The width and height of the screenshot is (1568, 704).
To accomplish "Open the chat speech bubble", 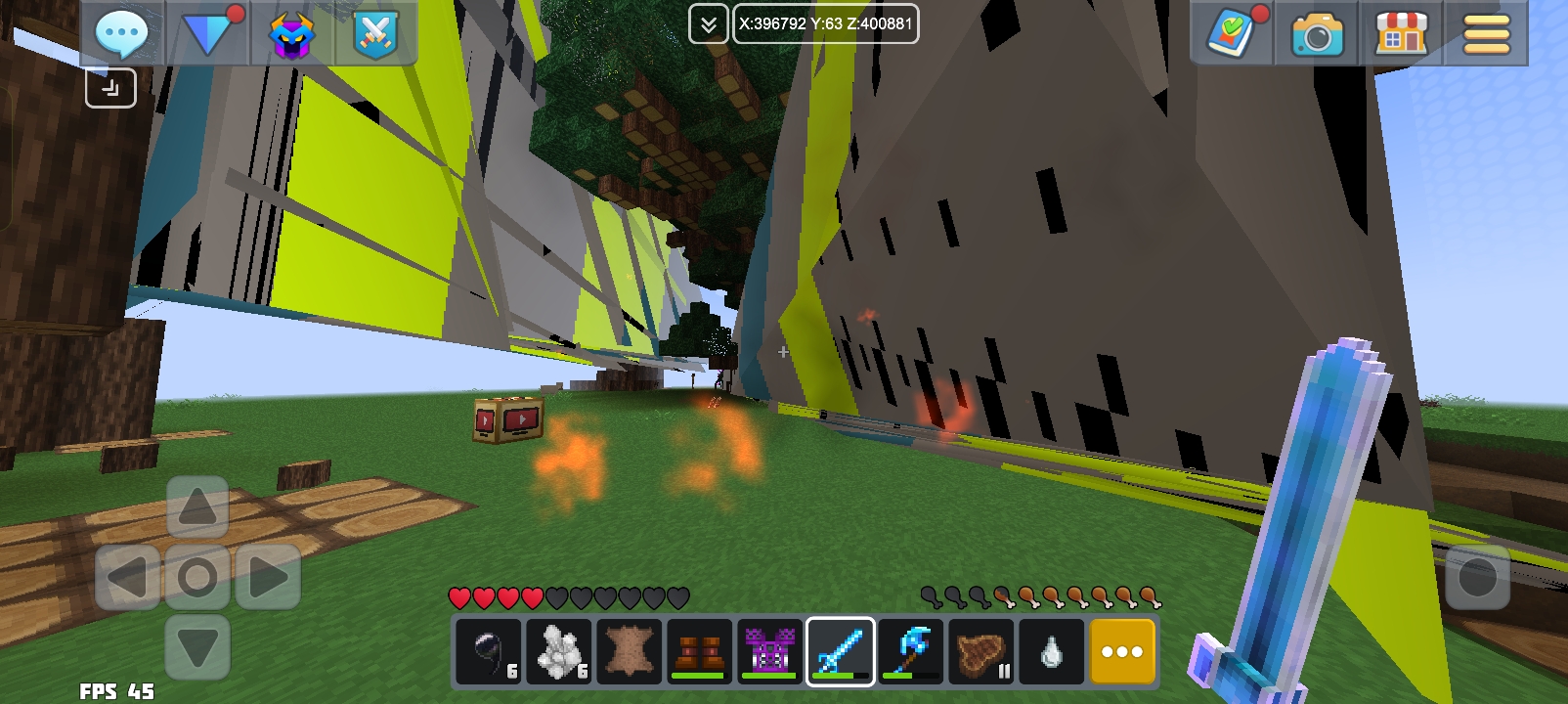I will point(121,34).
